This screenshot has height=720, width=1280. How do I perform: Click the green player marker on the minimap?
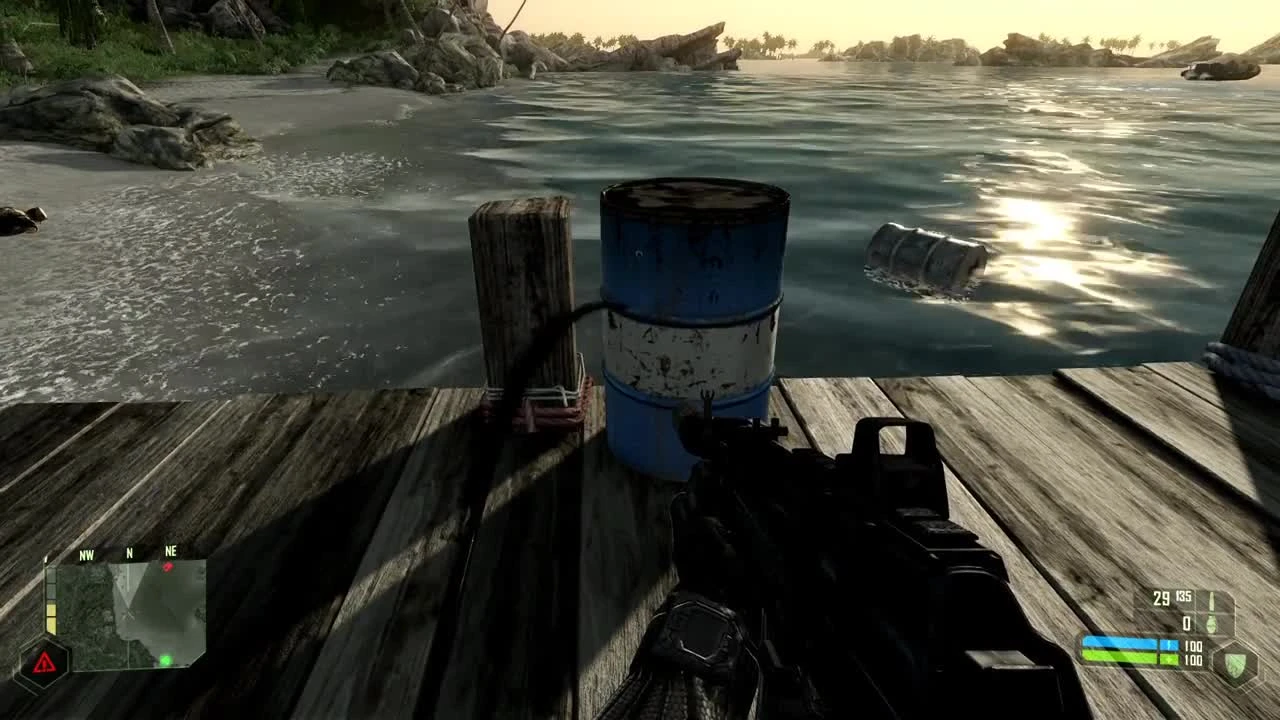[164, 660]
